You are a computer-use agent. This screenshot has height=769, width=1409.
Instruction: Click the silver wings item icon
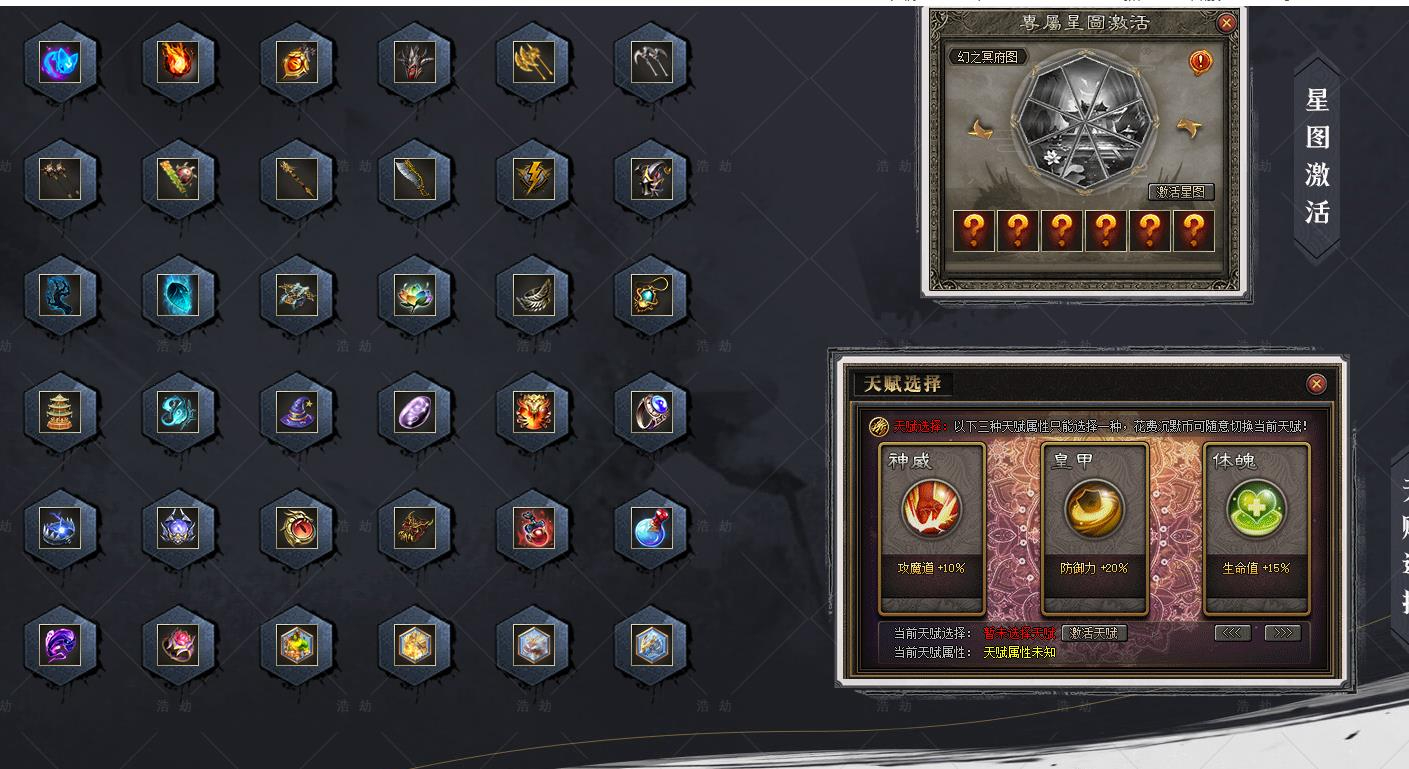(x=532, y=293)
